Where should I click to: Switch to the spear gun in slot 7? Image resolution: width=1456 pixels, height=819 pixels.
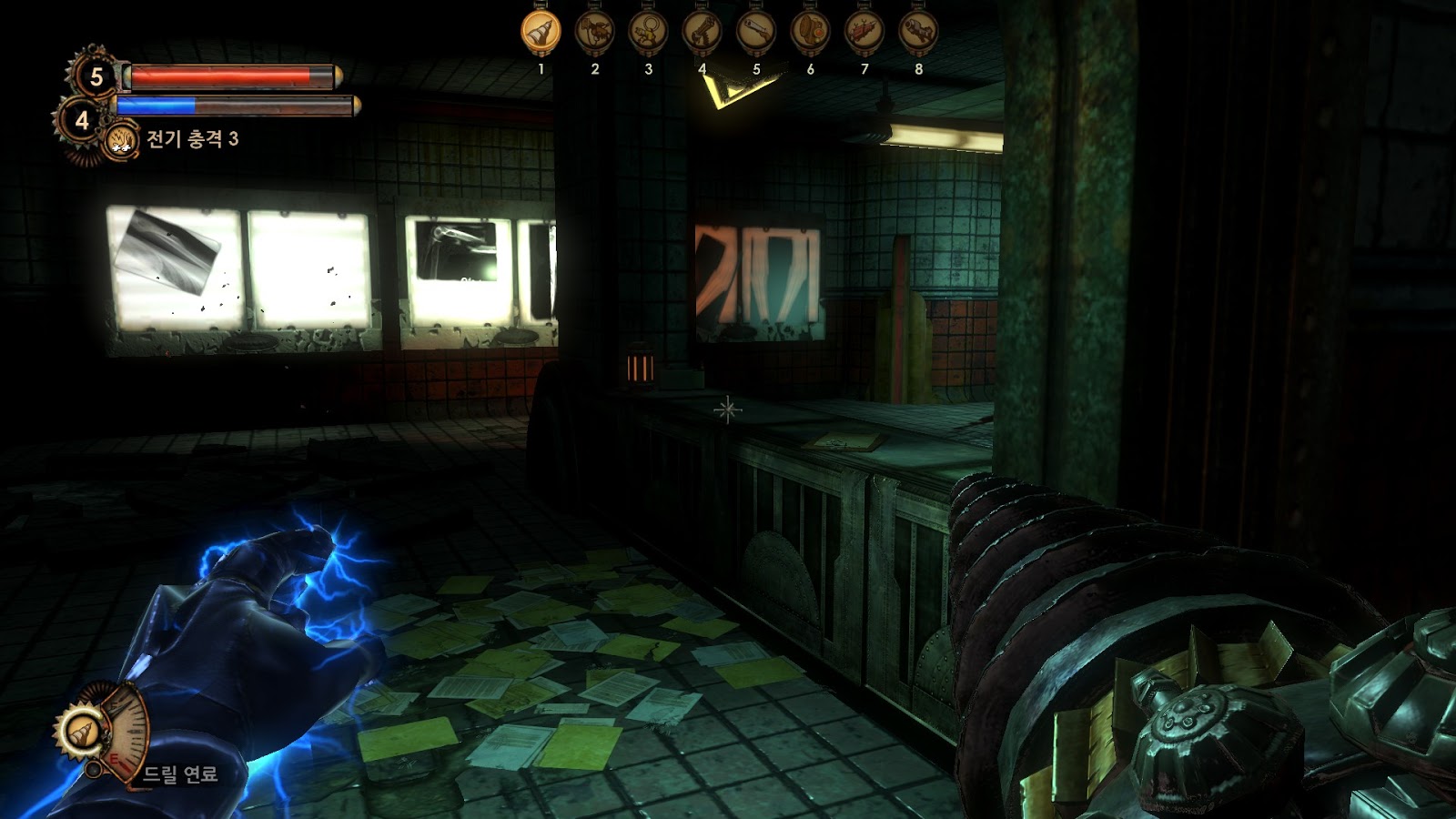pyautogui.click(x=864, y=33)
